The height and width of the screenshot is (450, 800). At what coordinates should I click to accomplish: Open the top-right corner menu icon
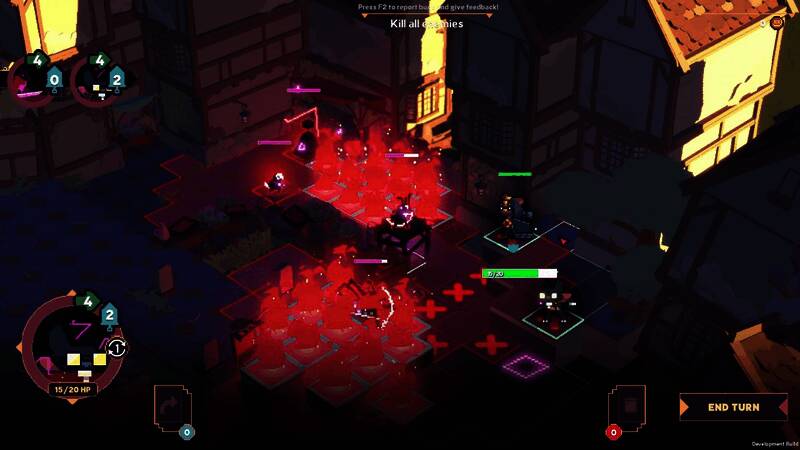777,21
